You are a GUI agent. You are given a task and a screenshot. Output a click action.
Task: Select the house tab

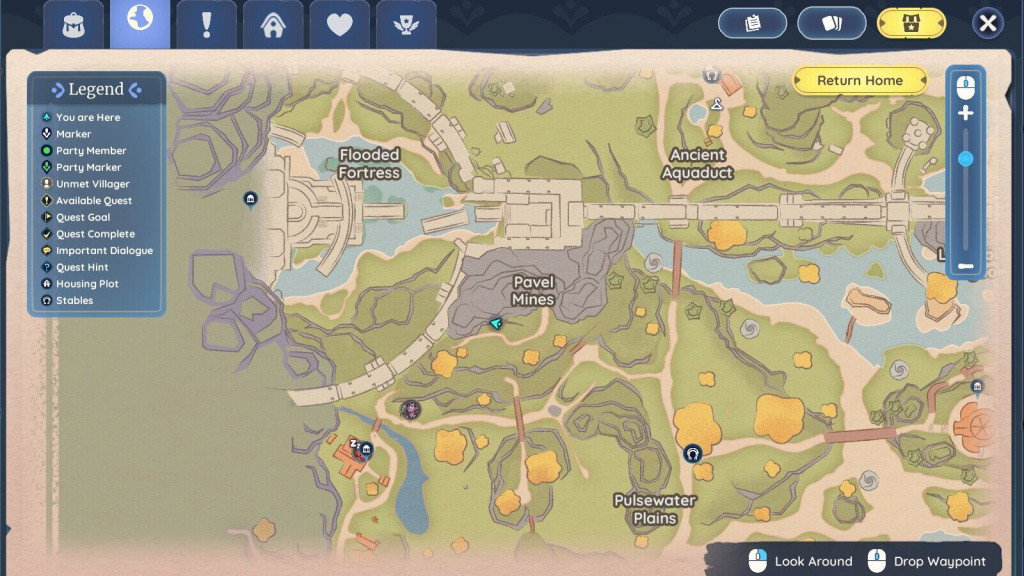click(x=273, y=24)
